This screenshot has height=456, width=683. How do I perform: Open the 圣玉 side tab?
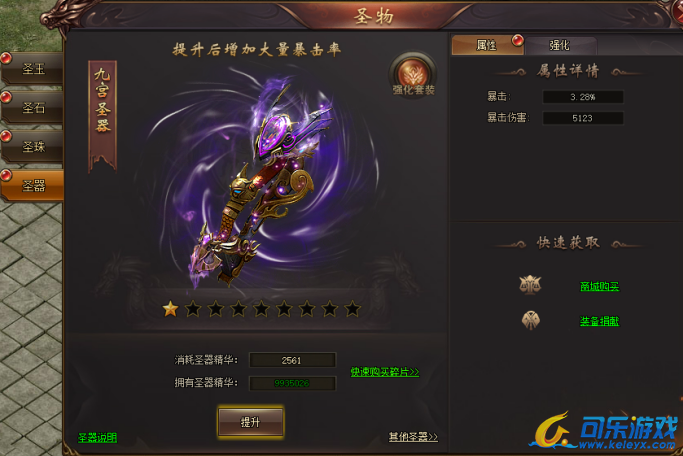33,70
